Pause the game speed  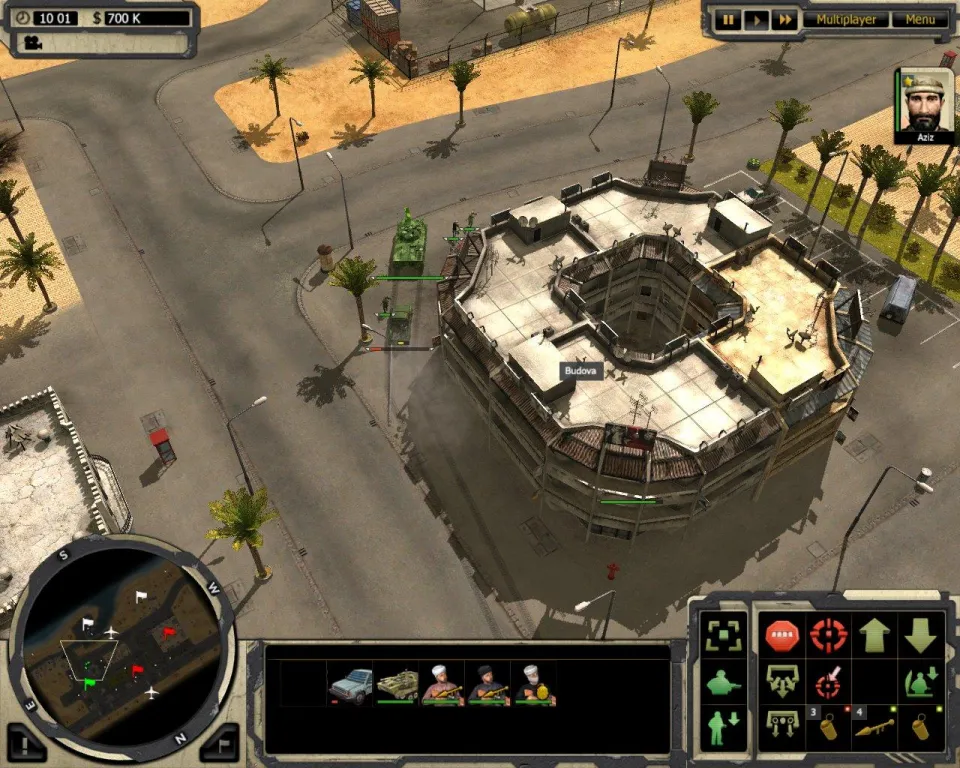[x=729, y=20]
